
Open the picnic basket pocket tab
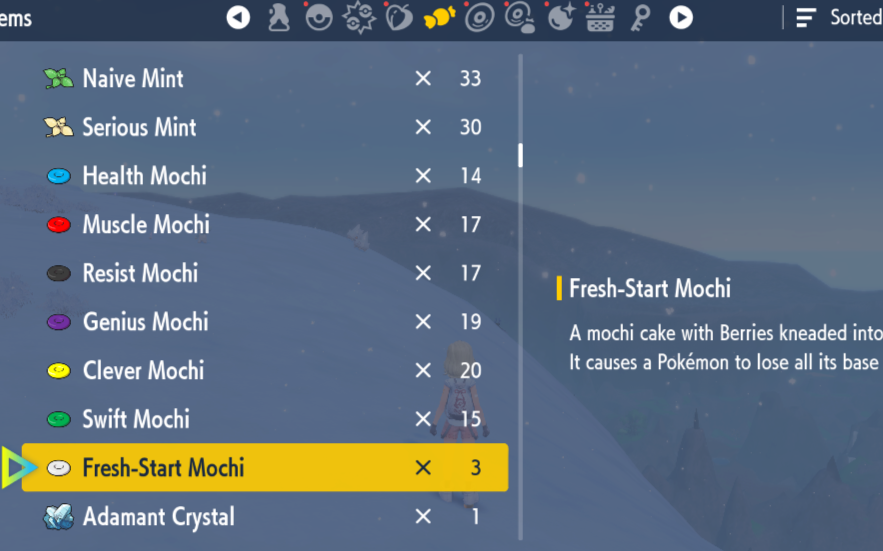pyautogui.click(x=600, y=17)
